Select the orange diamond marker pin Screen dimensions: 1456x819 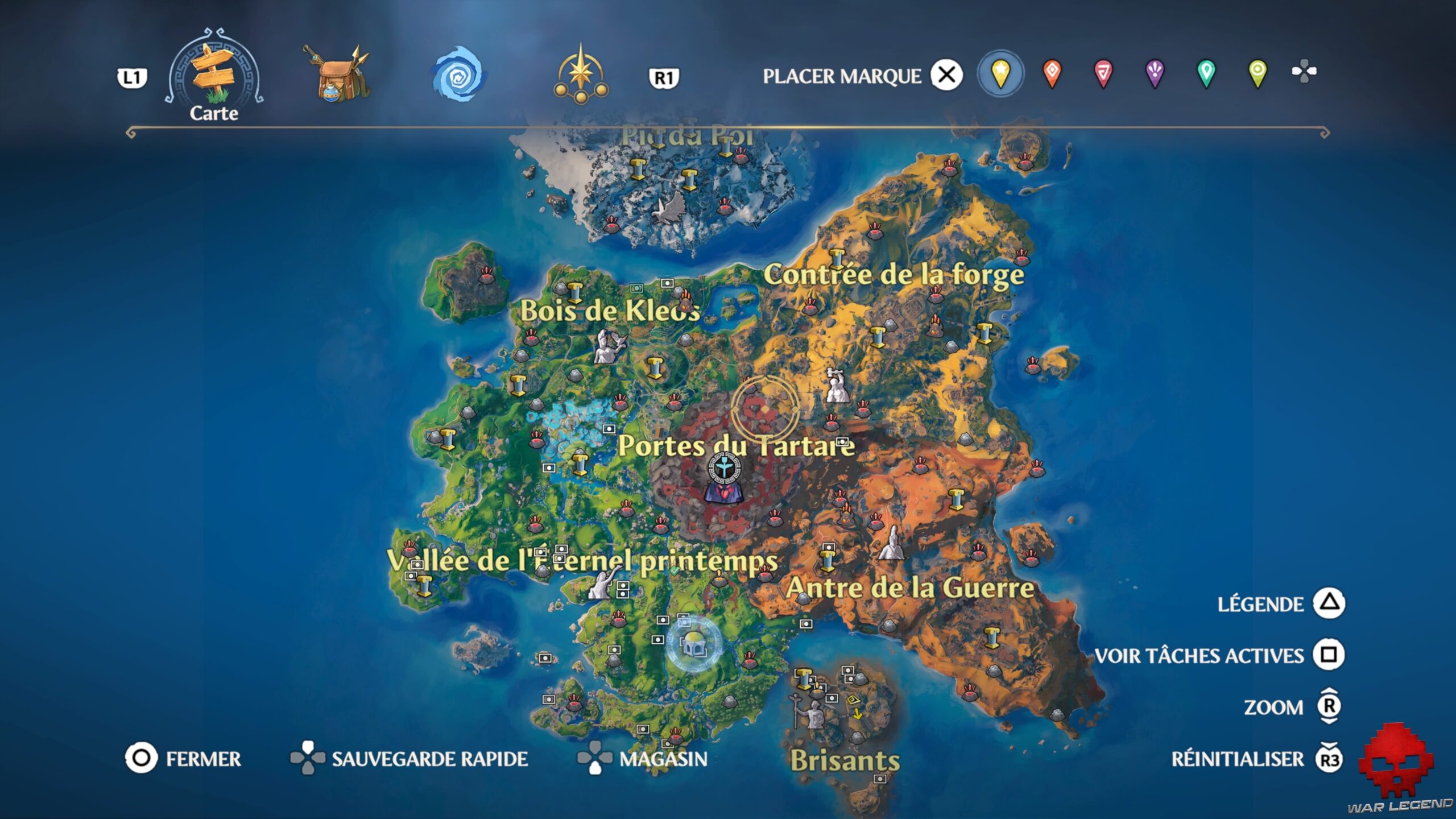click(x=1052, y=73)
